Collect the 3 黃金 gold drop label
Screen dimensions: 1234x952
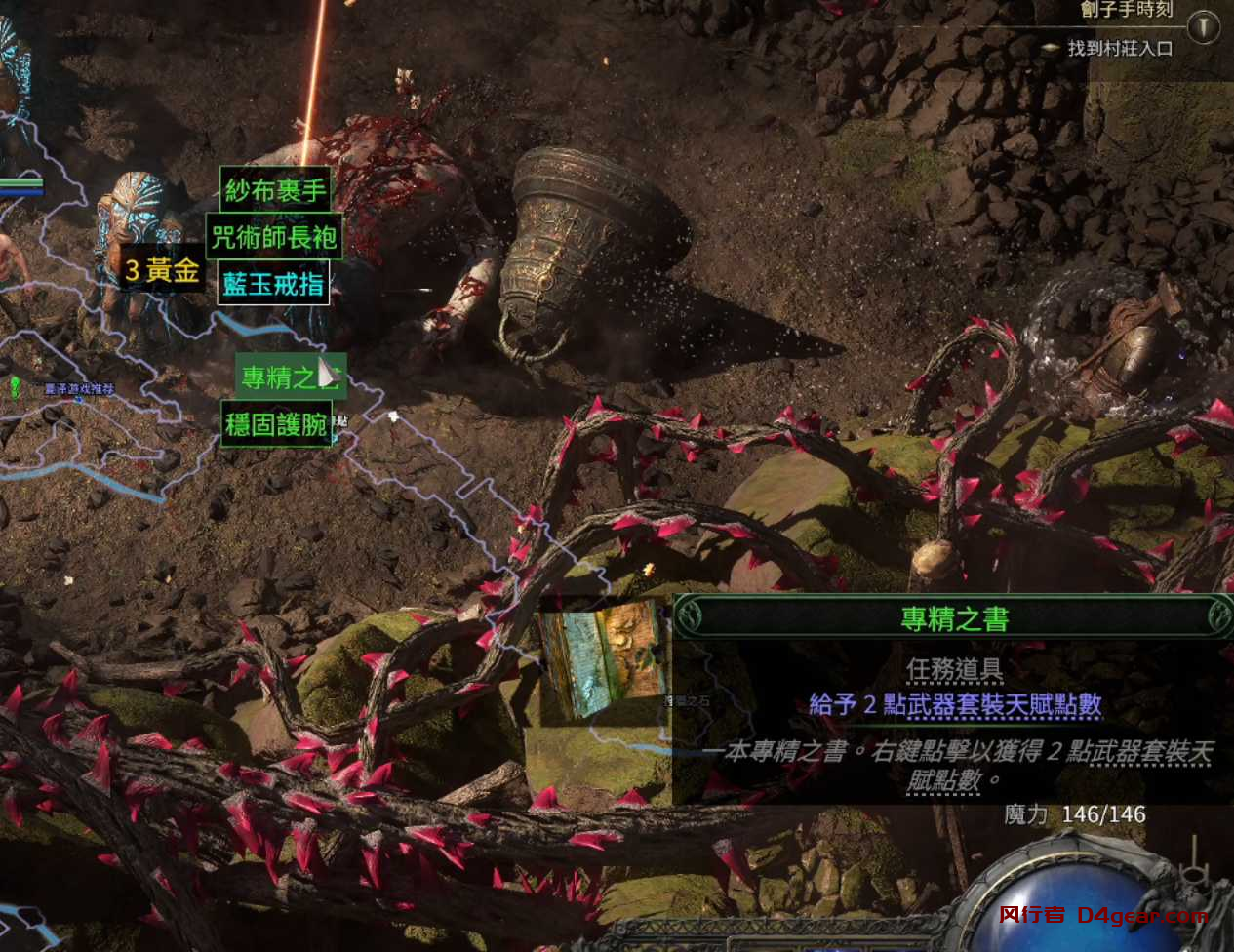tap(162, 269)
